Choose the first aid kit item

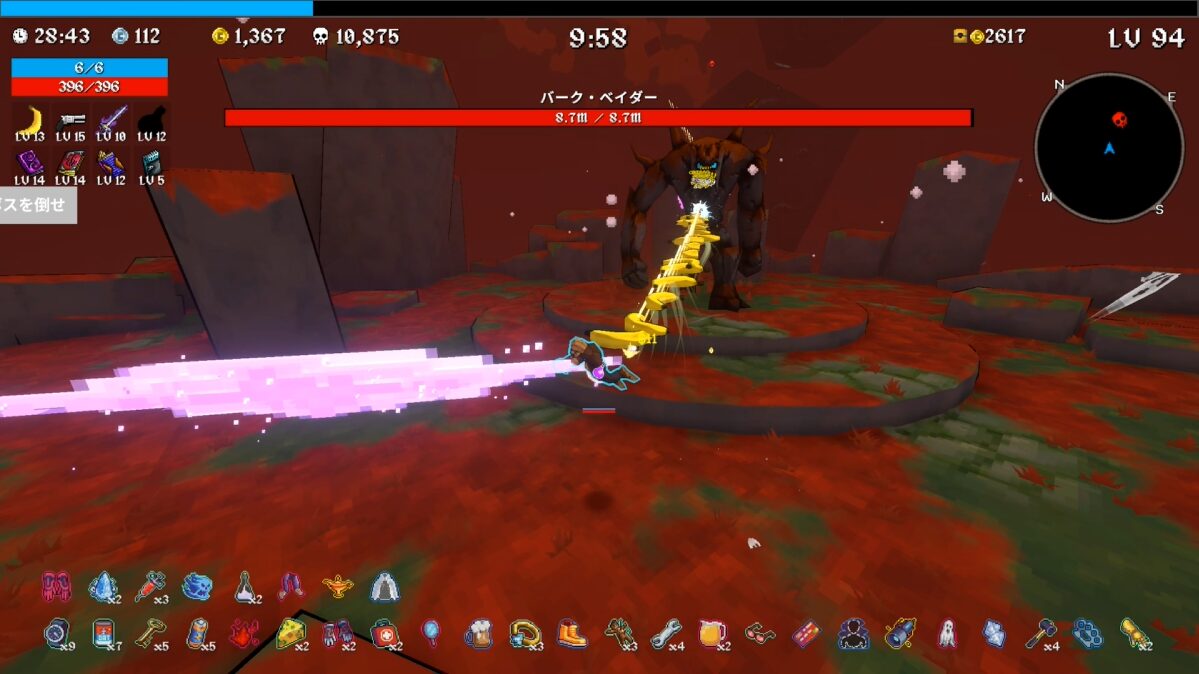(383, 633)
